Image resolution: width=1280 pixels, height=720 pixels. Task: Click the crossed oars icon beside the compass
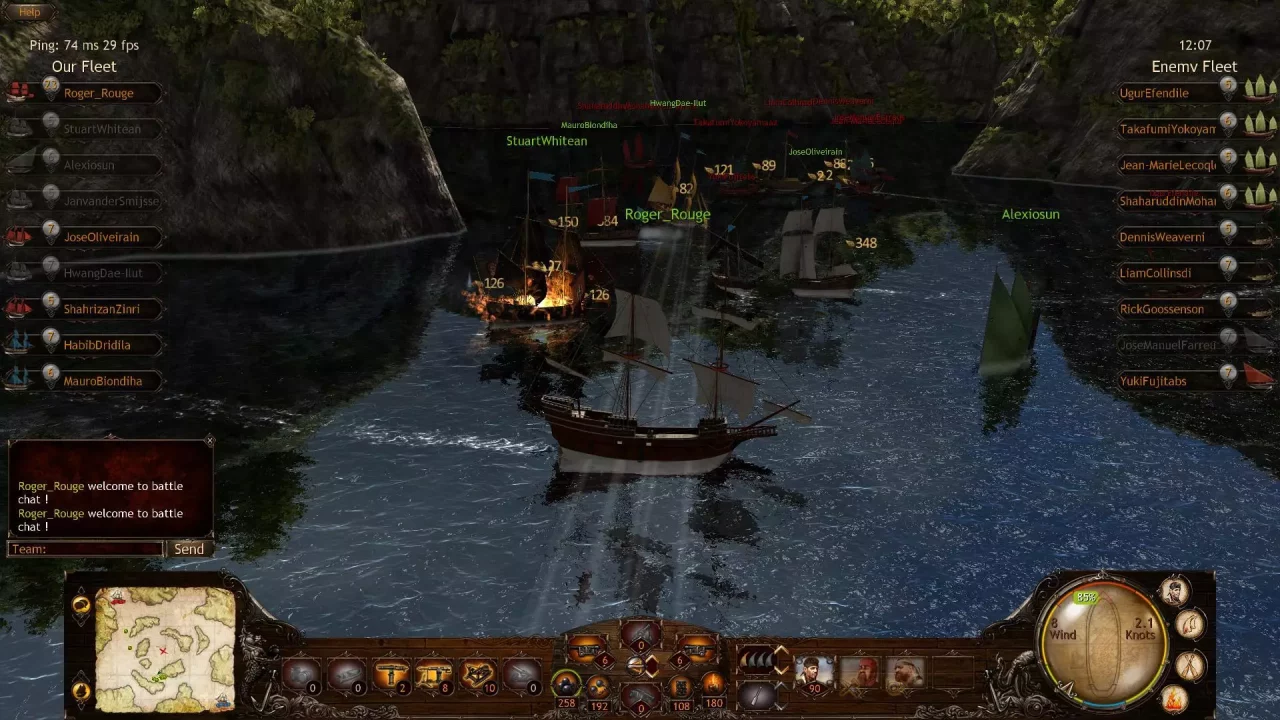pos(1189,664)
